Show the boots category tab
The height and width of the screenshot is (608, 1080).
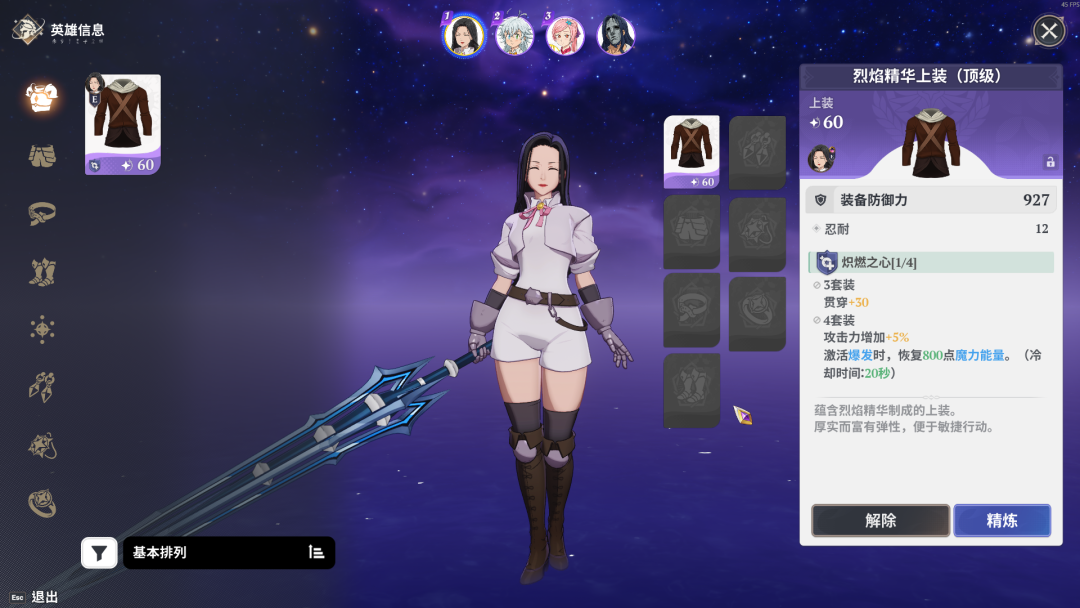tap(42, 270)
